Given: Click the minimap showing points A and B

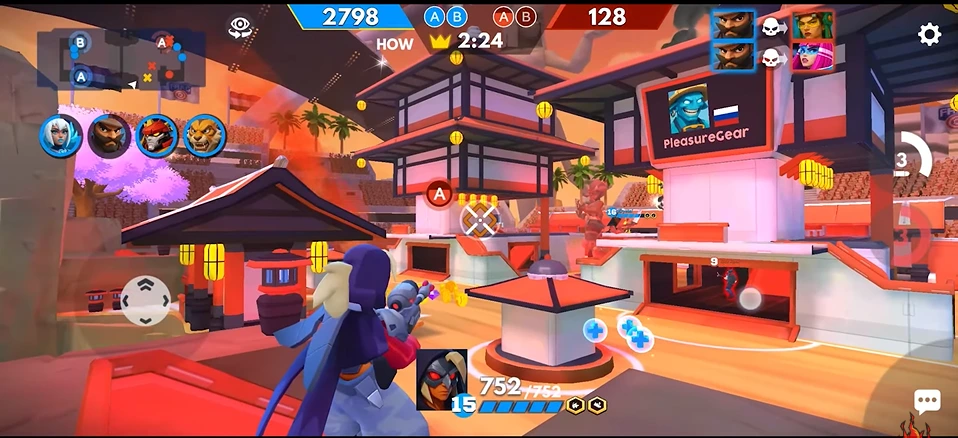Looking at the screenshot, I should click(x=121, y=59).
